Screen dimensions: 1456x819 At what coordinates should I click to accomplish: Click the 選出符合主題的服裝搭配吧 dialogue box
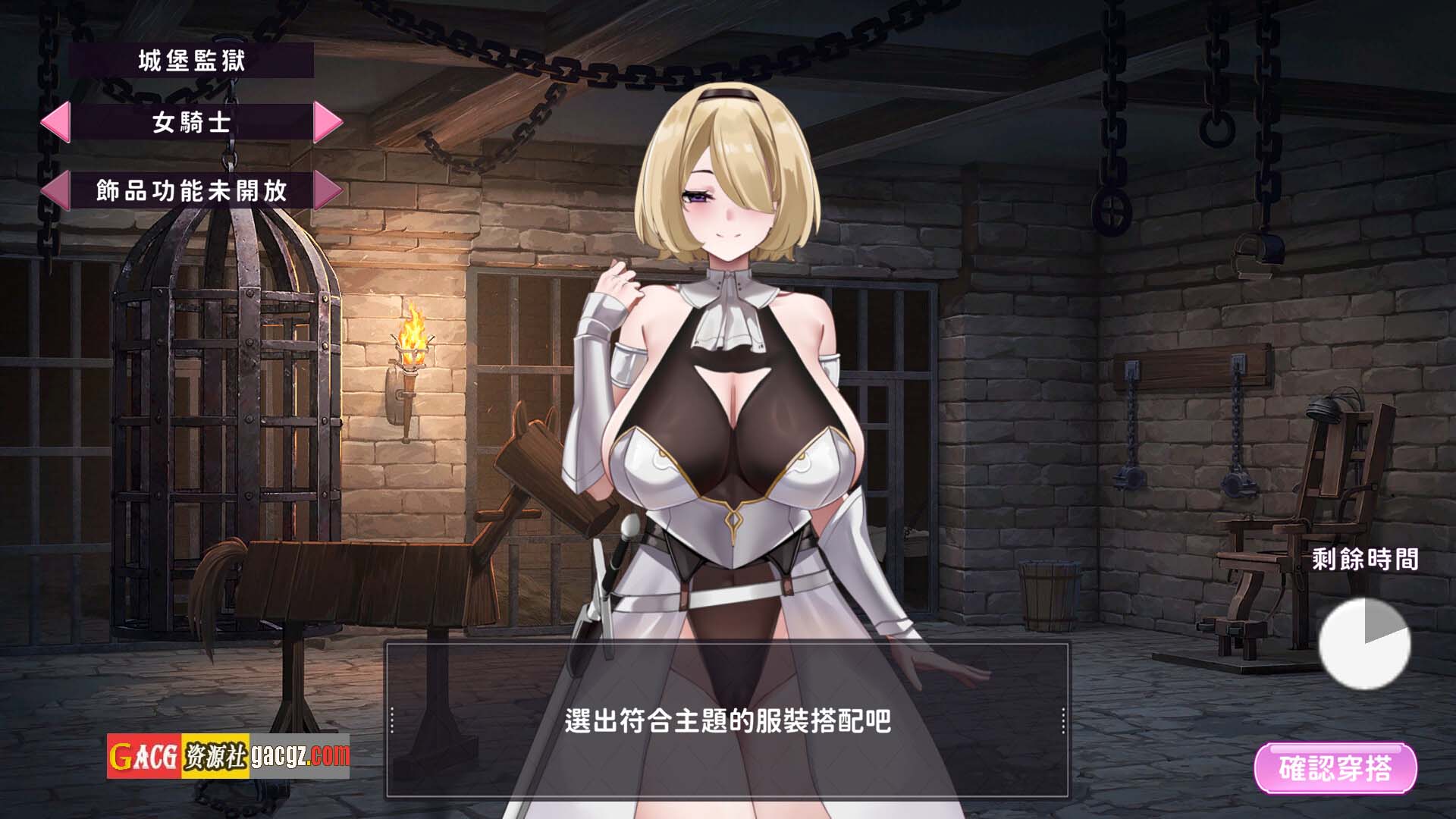pos(727,720)
